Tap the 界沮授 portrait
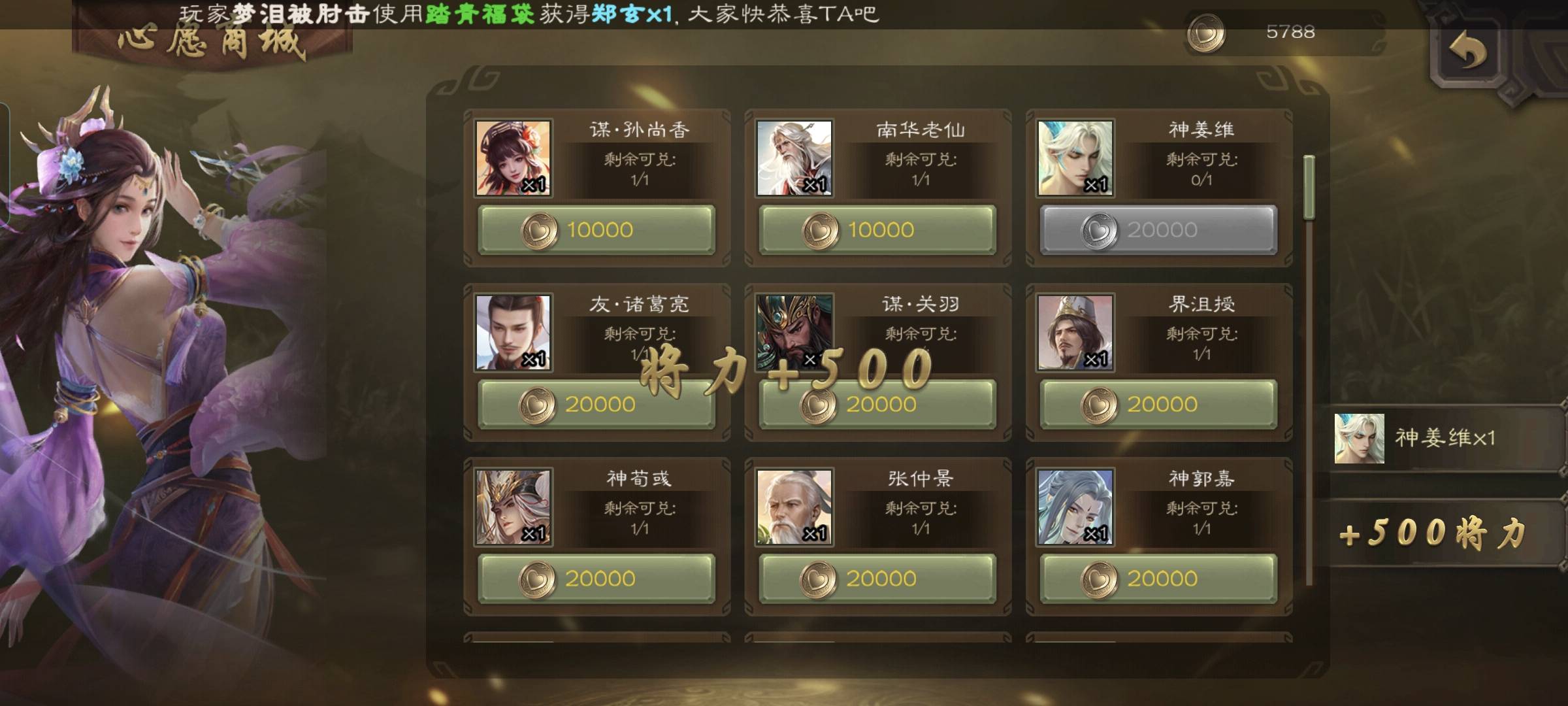1568x706 pixels. point(1075,332)
